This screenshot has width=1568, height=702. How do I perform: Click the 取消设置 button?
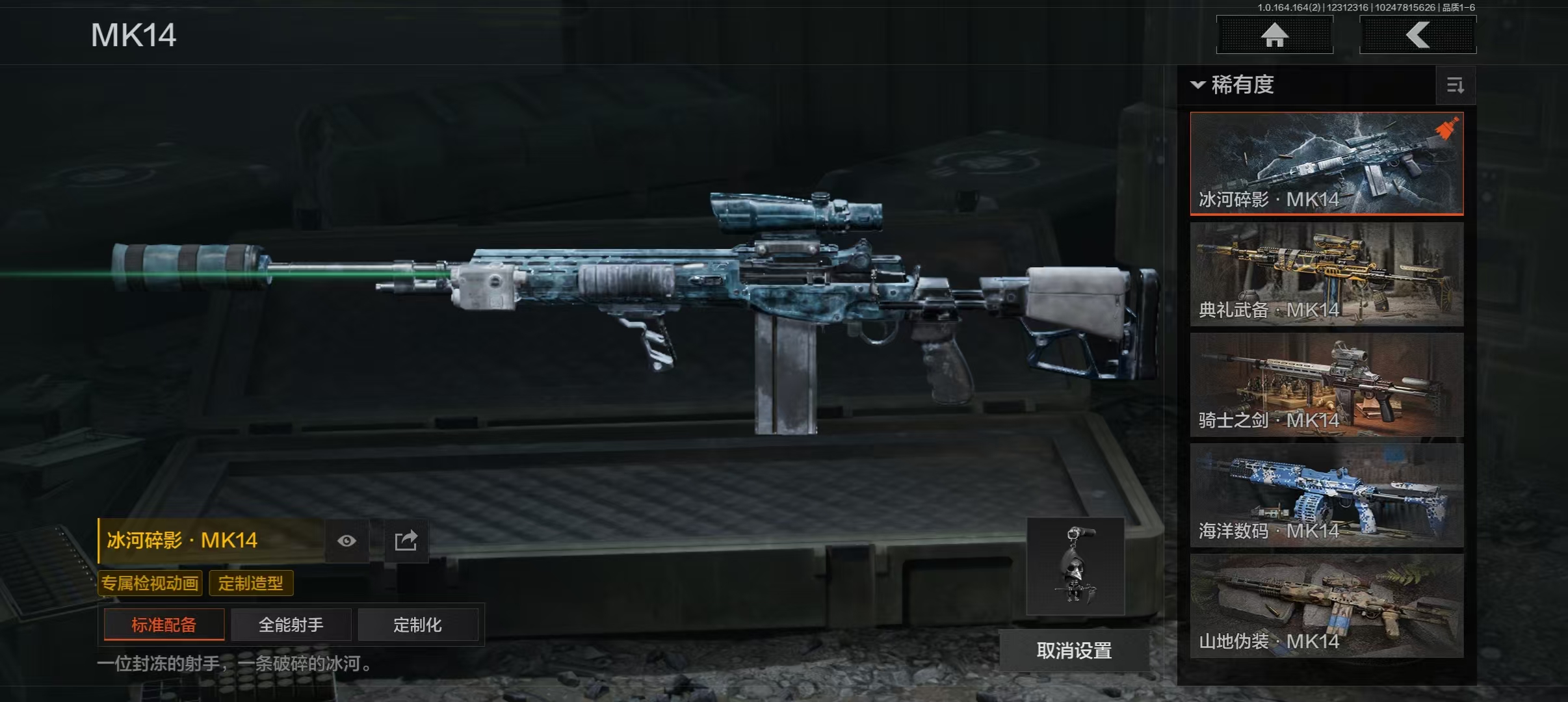[1074, 650]
